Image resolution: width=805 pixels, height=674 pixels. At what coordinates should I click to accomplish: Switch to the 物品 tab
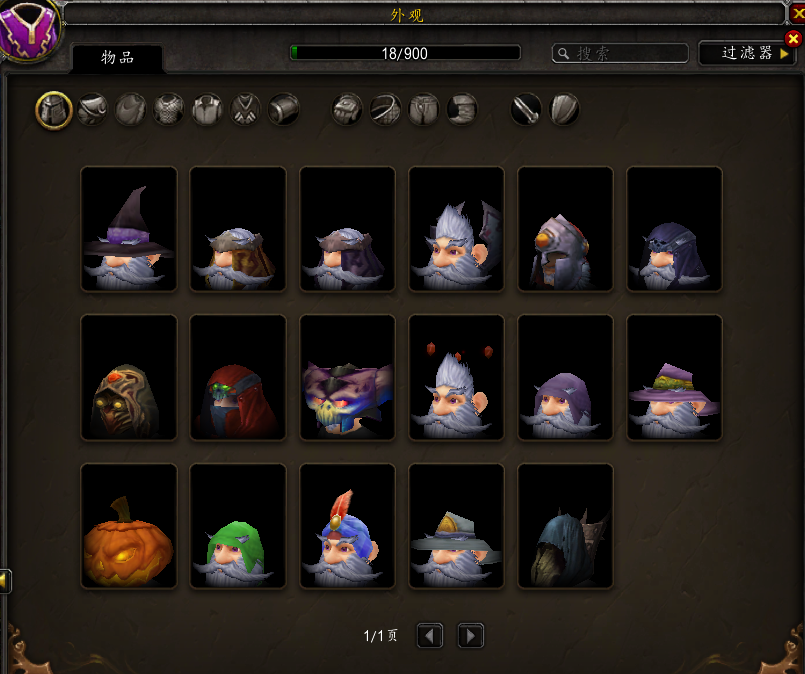[x=118, y=57]
